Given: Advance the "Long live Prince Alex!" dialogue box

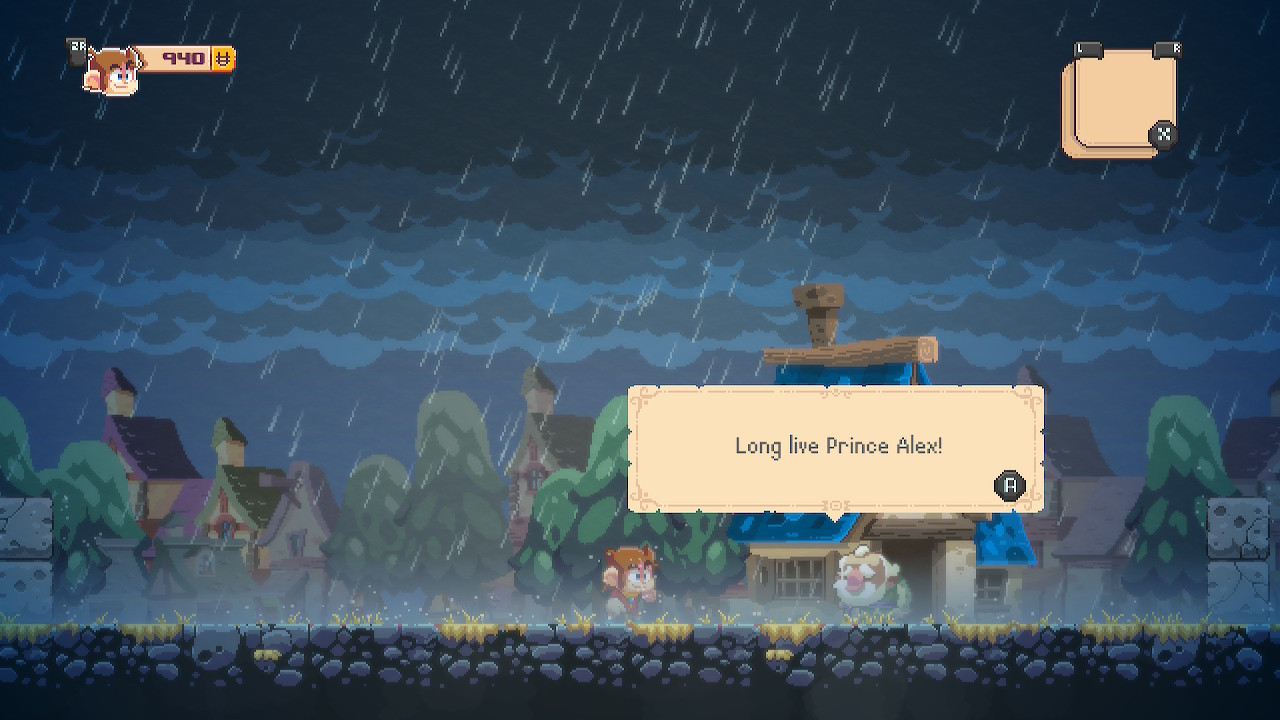Looking at the screenshot, I should tap(1010, 486).
